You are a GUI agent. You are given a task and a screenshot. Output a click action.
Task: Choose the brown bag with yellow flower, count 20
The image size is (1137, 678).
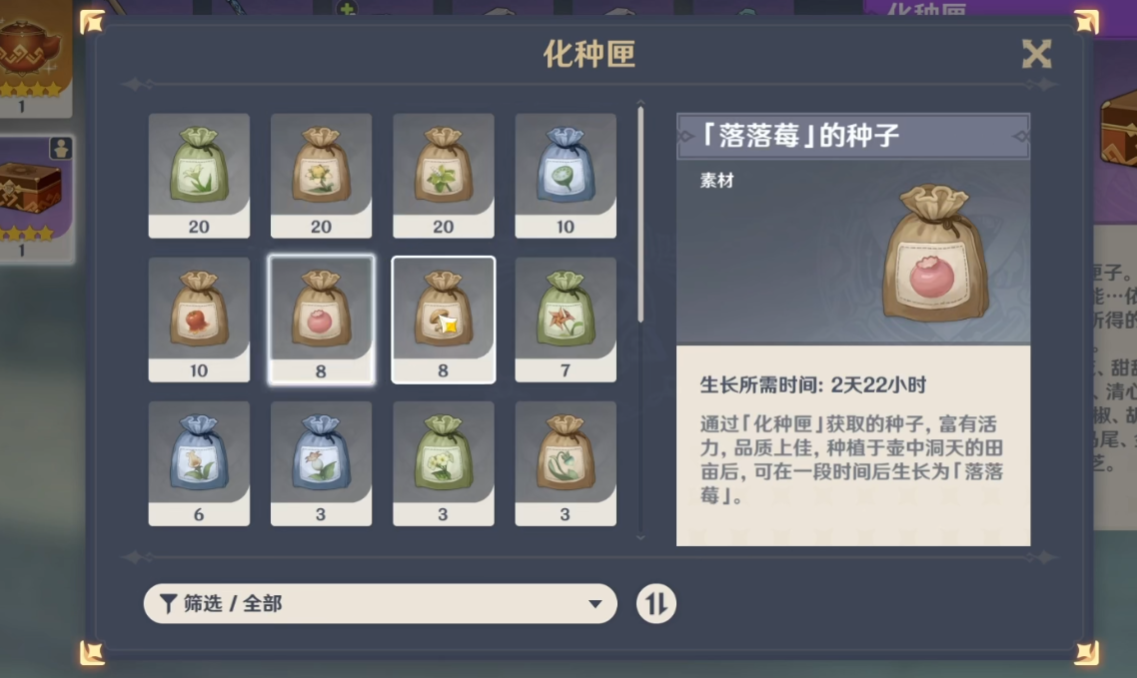point(321,175)
